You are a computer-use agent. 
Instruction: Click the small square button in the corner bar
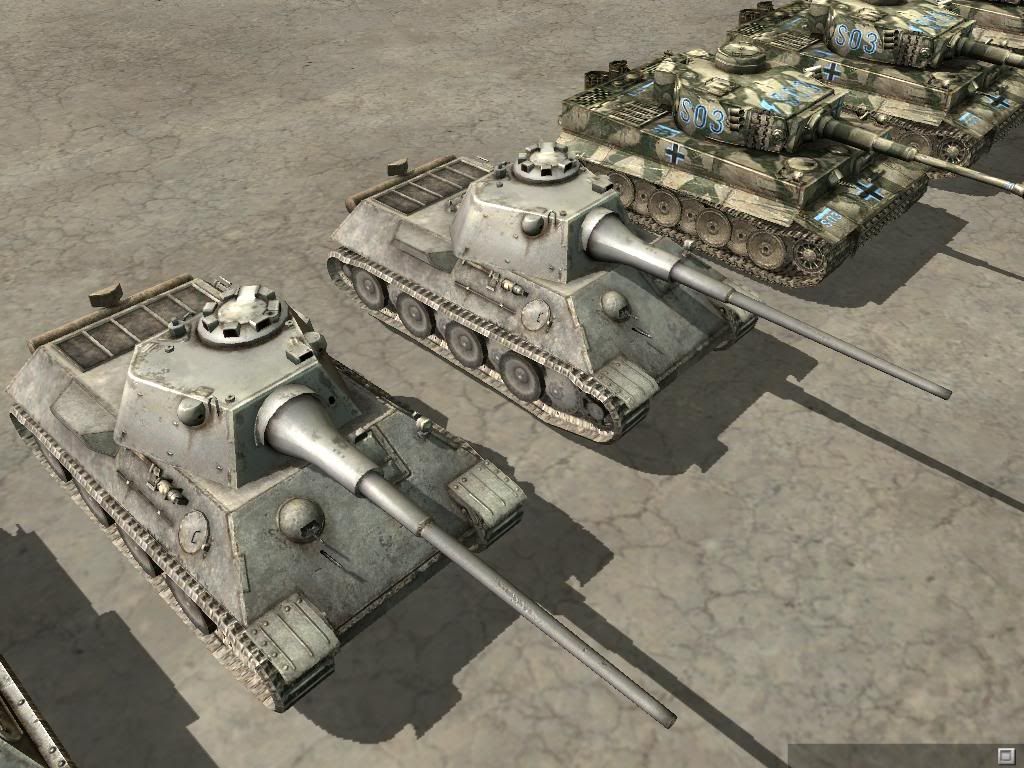1005,754
